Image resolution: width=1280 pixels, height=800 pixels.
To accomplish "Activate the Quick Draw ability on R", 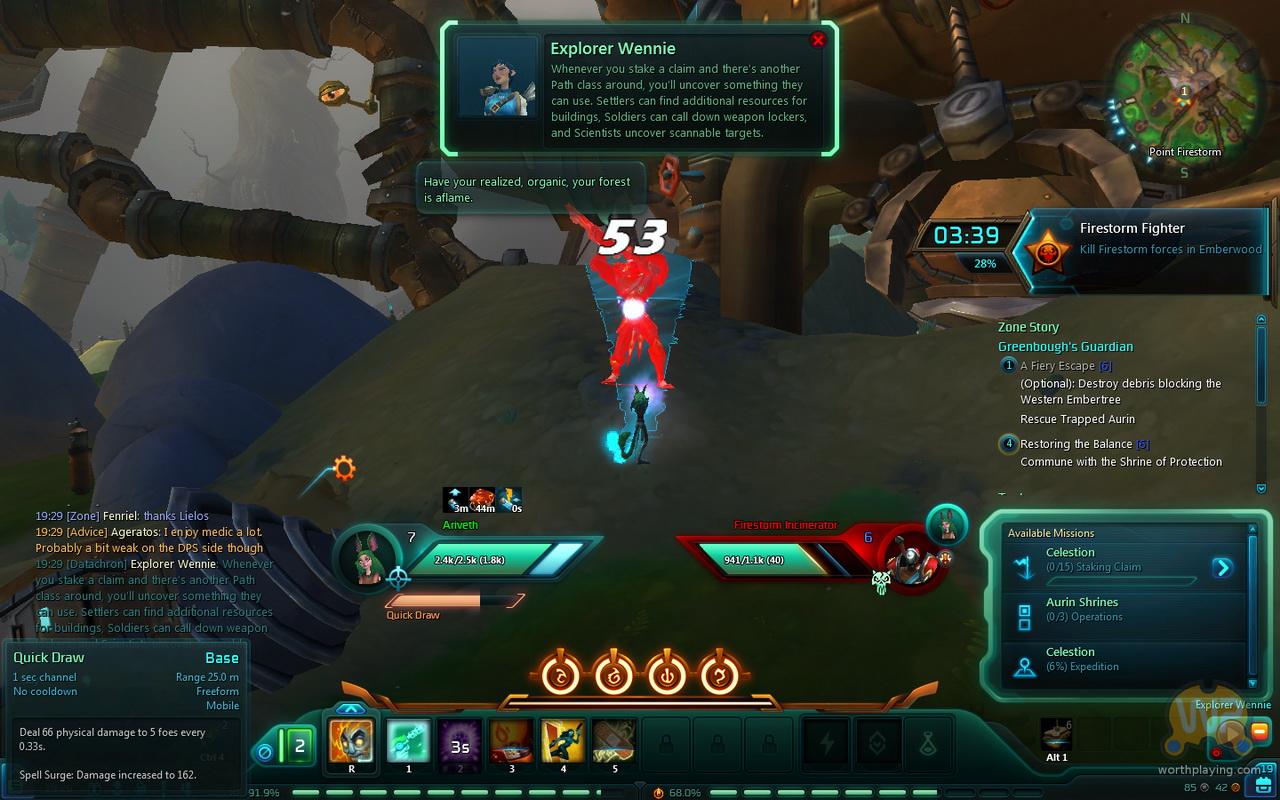I will coord(351,742).
